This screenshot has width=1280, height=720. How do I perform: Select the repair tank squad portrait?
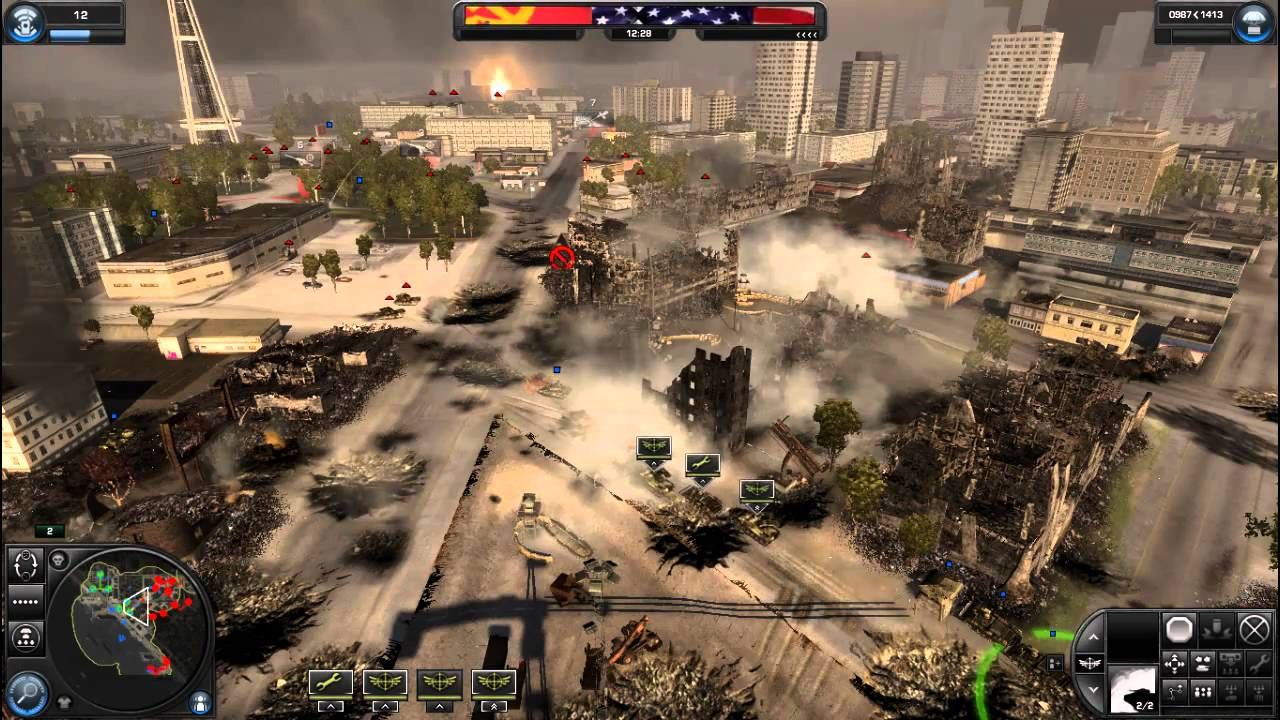pyautogui.click(x=330, y=682)
